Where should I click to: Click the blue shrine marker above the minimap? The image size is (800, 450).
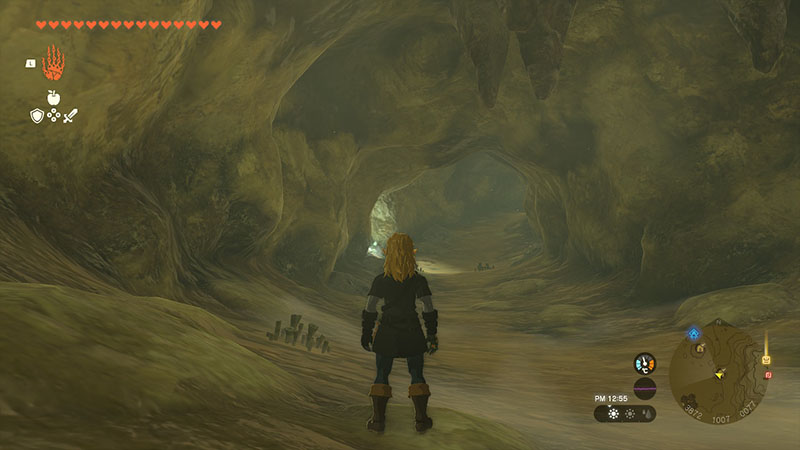(x=693, y=333)
